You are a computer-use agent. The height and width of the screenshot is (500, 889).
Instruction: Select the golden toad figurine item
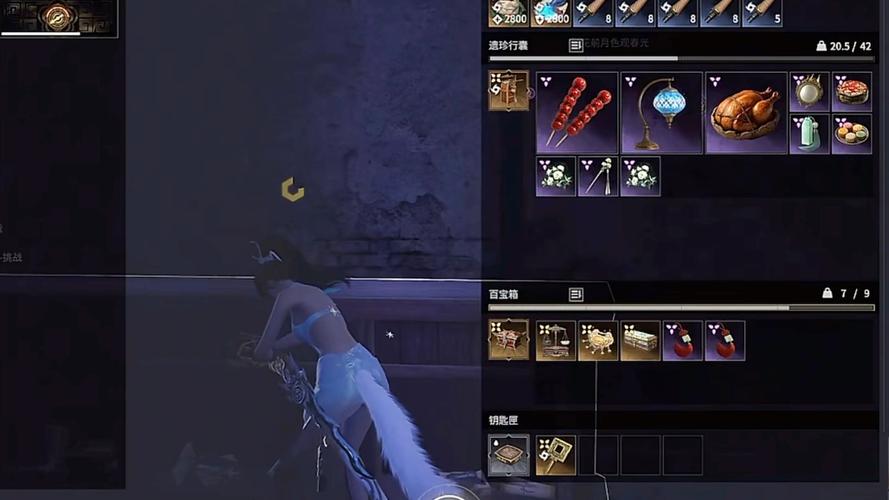pyautogui.click(x=597, y=340)
